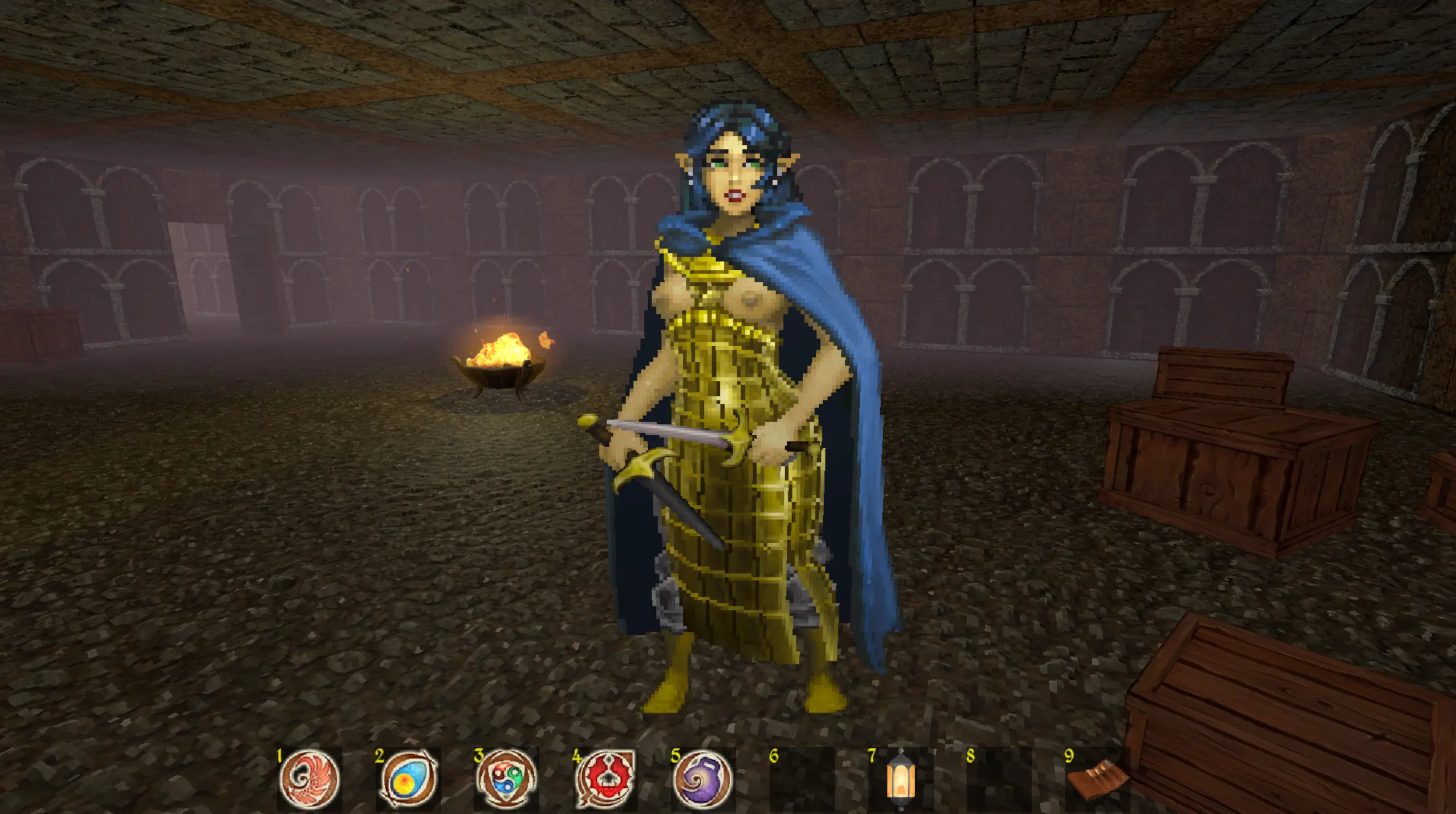This screenshot has width=1456, height=814.
Task: Choose the purple swirling weight spell in slot 5
Action: (703, 779)
